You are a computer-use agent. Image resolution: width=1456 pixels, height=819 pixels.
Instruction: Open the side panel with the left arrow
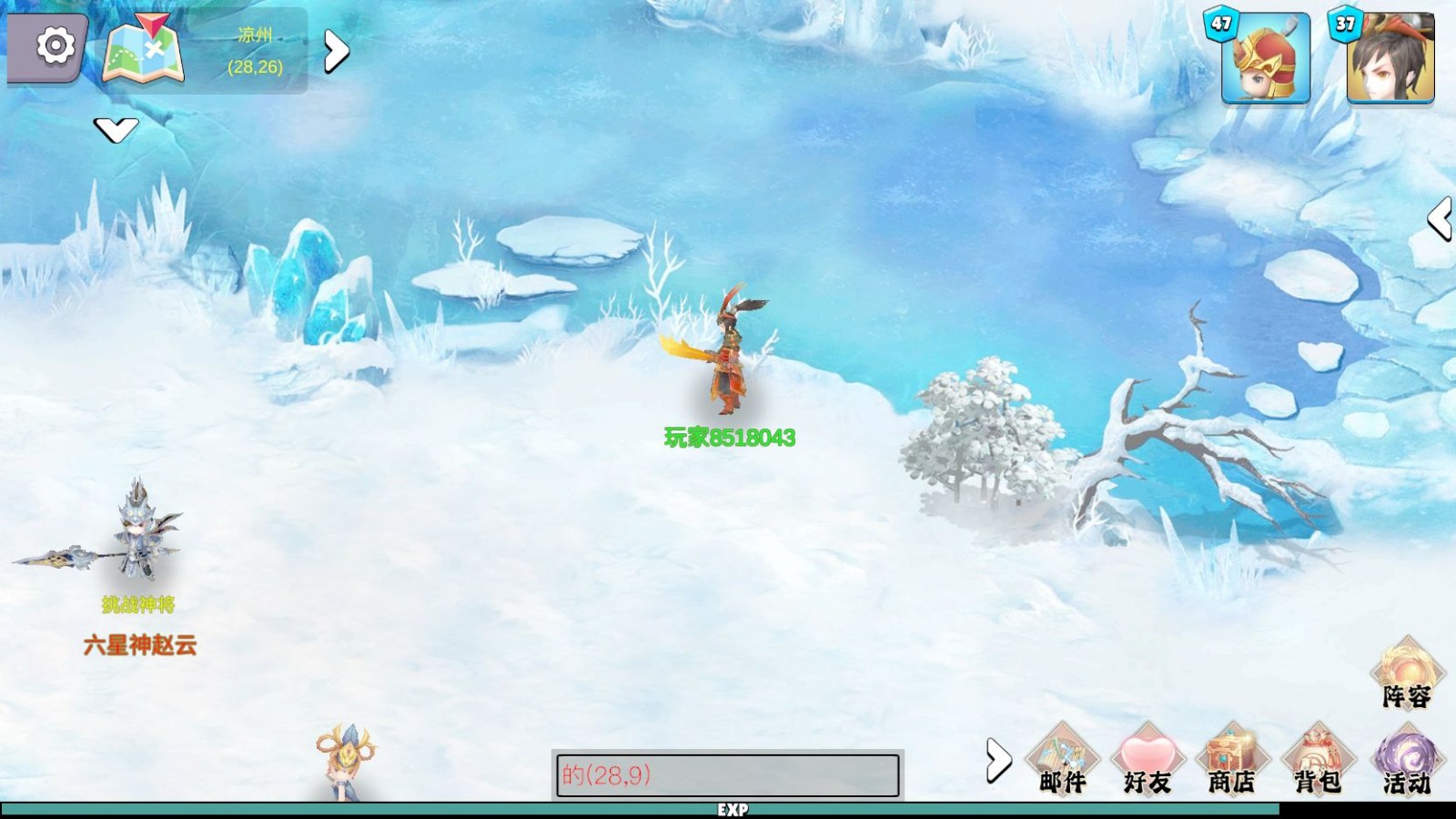point(1440,219)
